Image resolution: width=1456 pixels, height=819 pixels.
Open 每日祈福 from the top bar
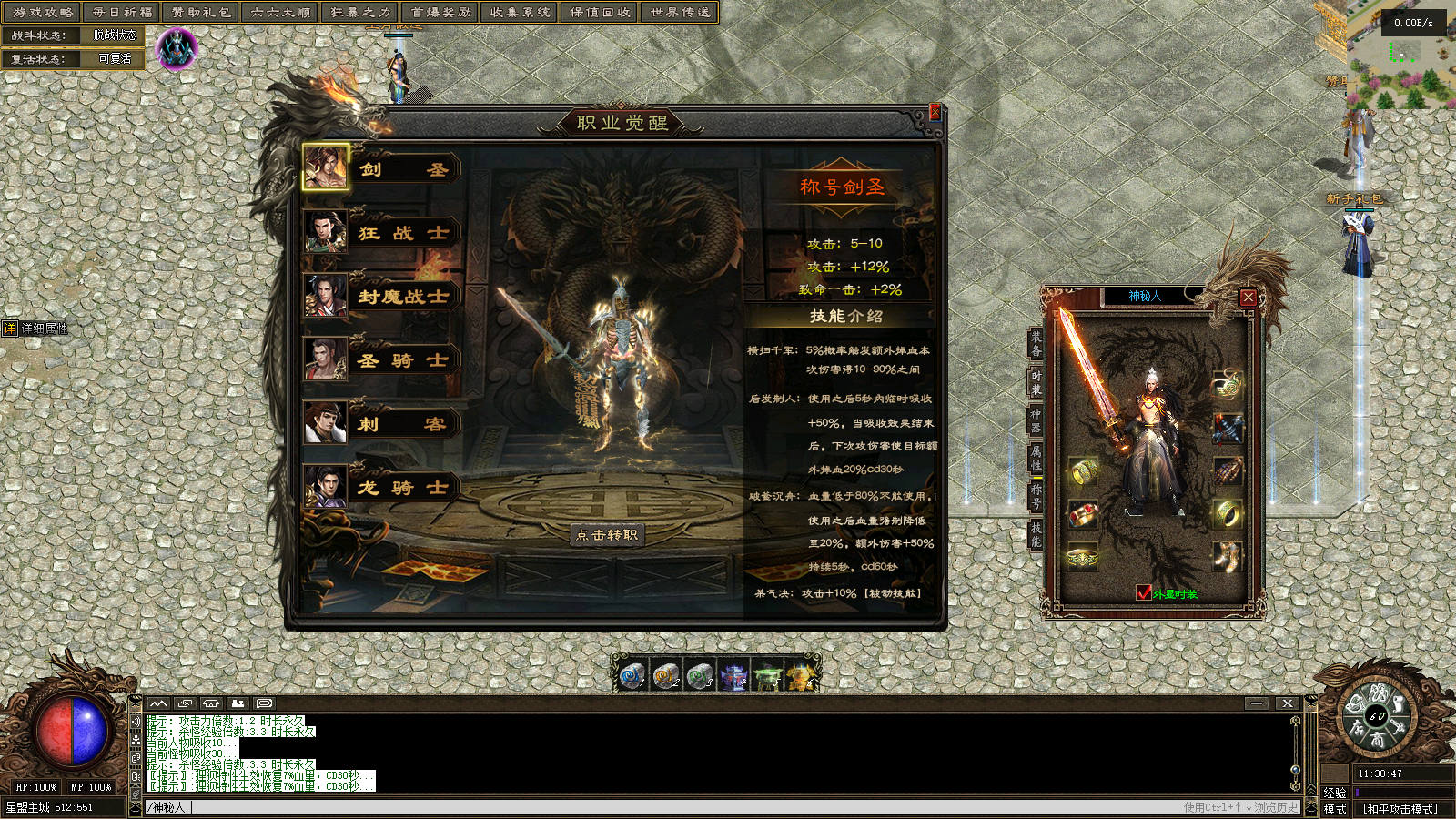[123, 13]
